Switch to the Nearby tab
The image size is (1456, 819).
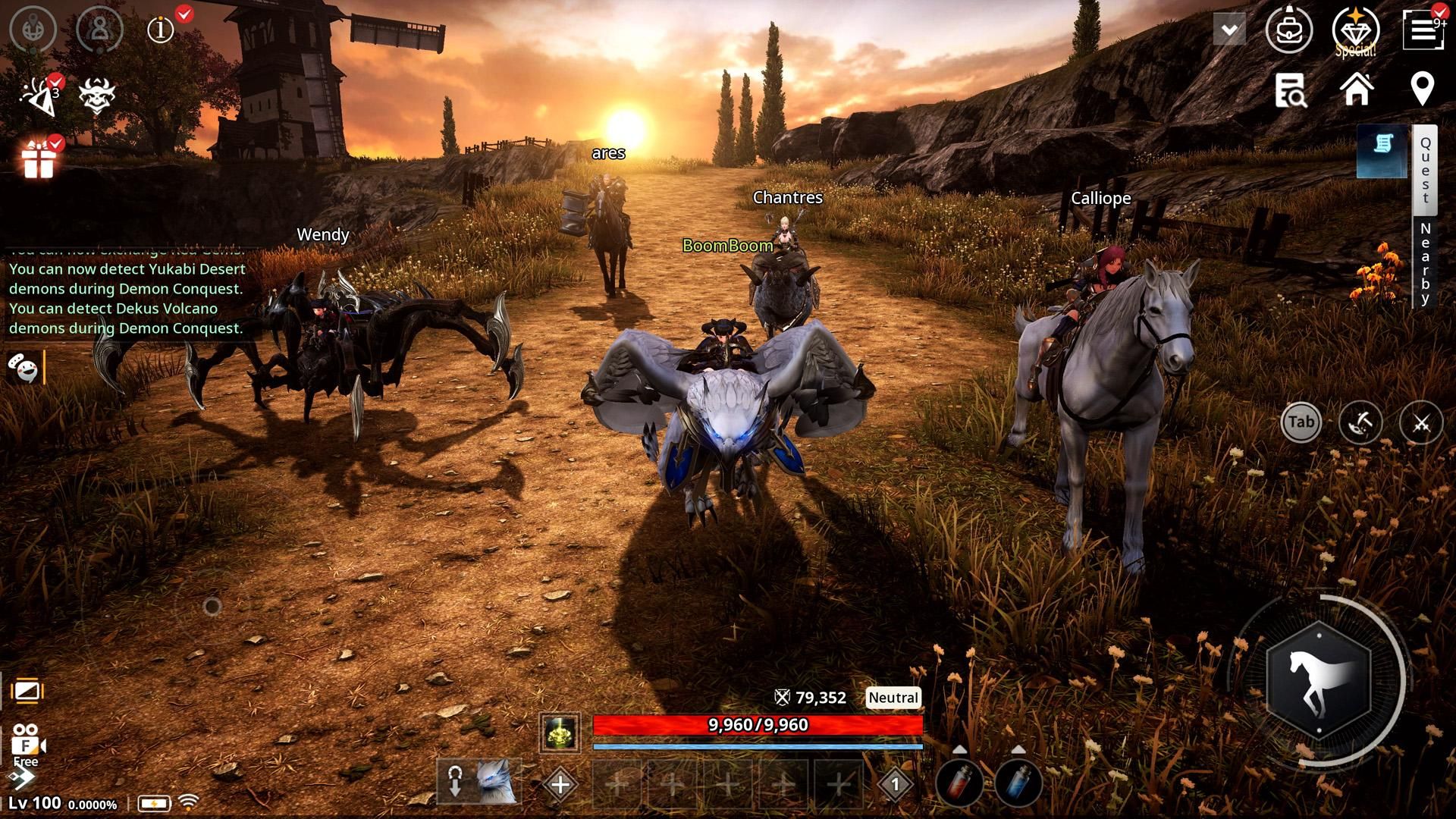(1426, 263)
